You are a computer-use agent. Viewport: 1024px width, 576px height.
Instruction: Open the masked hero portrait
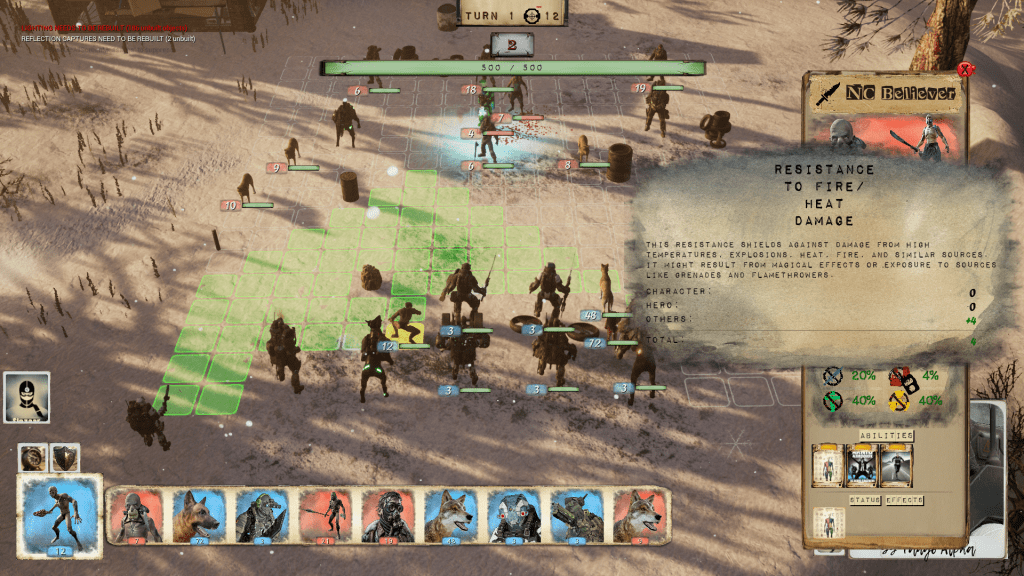[x=26, y=398]
